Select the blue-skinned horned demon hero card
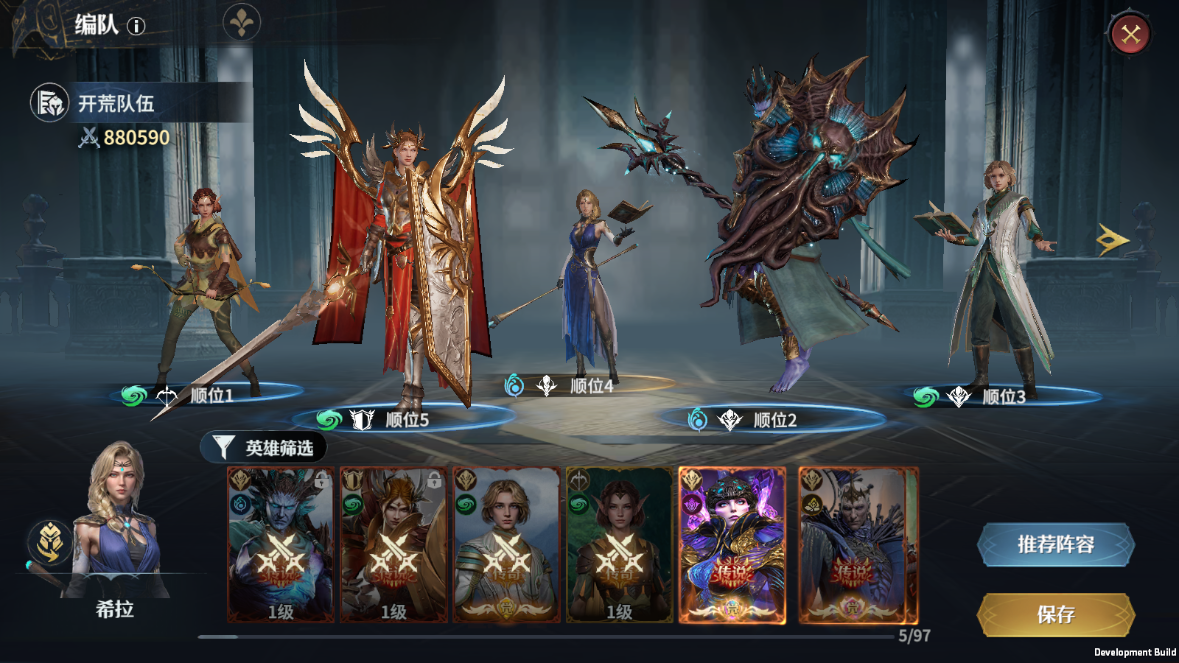The image size is (1179, 663). [x=280, y=545]
